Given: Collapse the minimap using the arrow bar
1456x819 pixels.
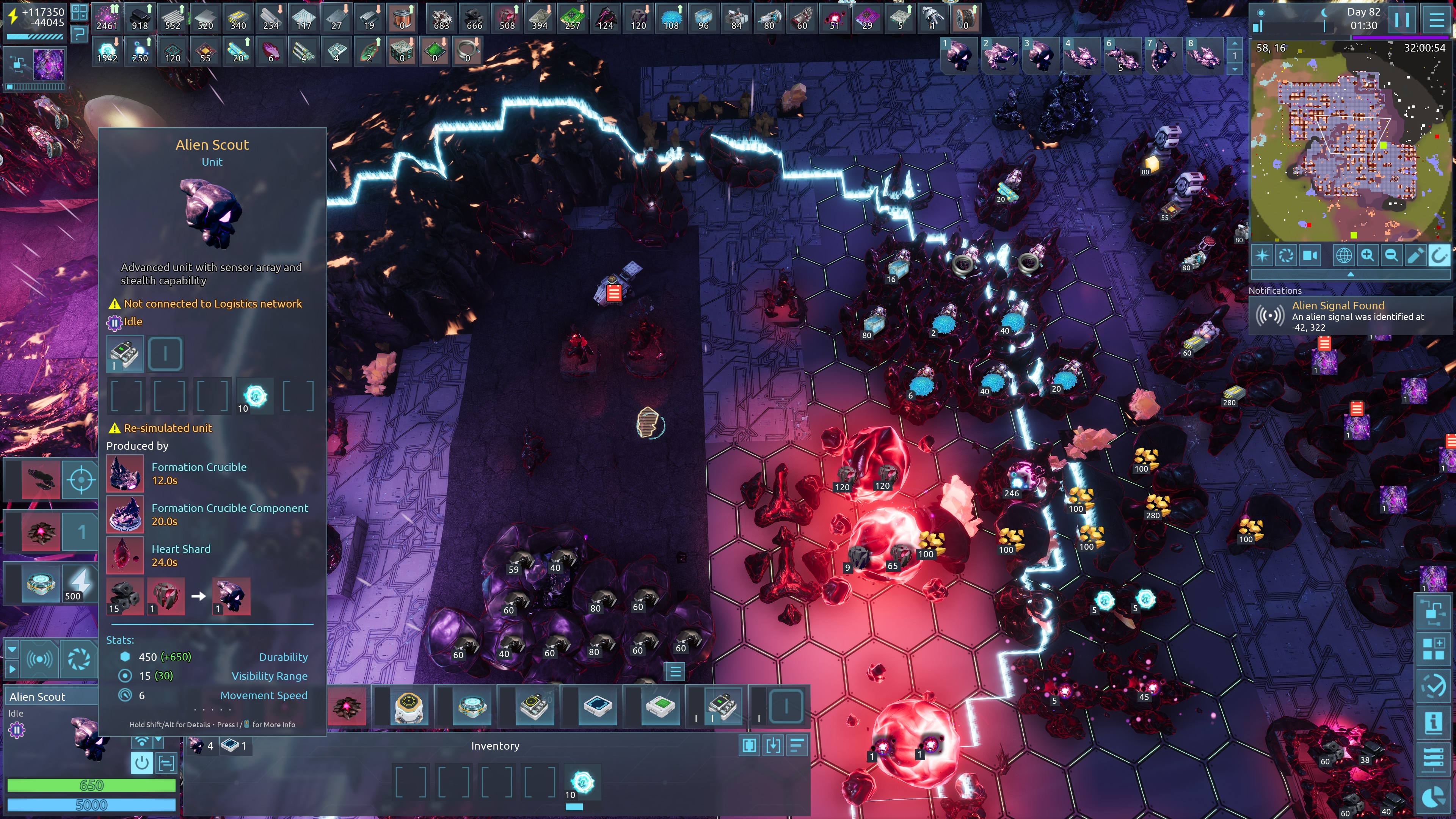Looking at the screenshot, I should click(1350, 274).
